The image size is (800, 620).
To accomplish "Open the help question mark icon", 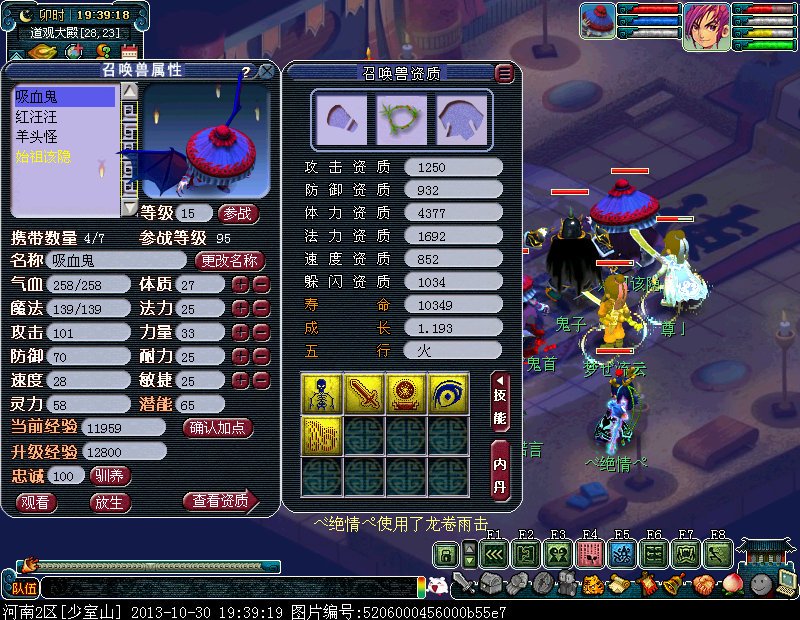I will click(246, 72).
